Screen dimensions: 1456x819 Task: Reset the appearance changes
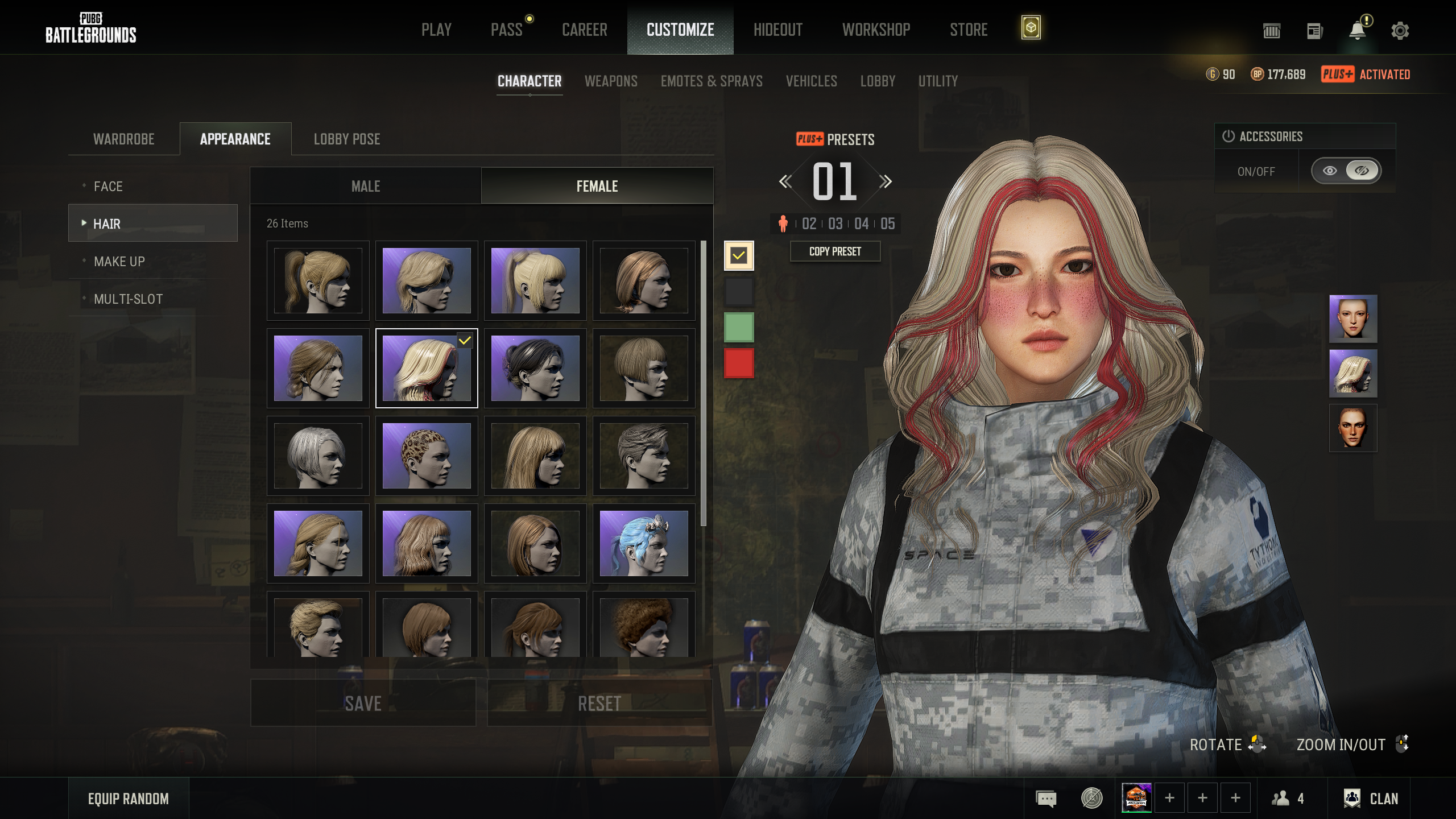click(599, 703)
